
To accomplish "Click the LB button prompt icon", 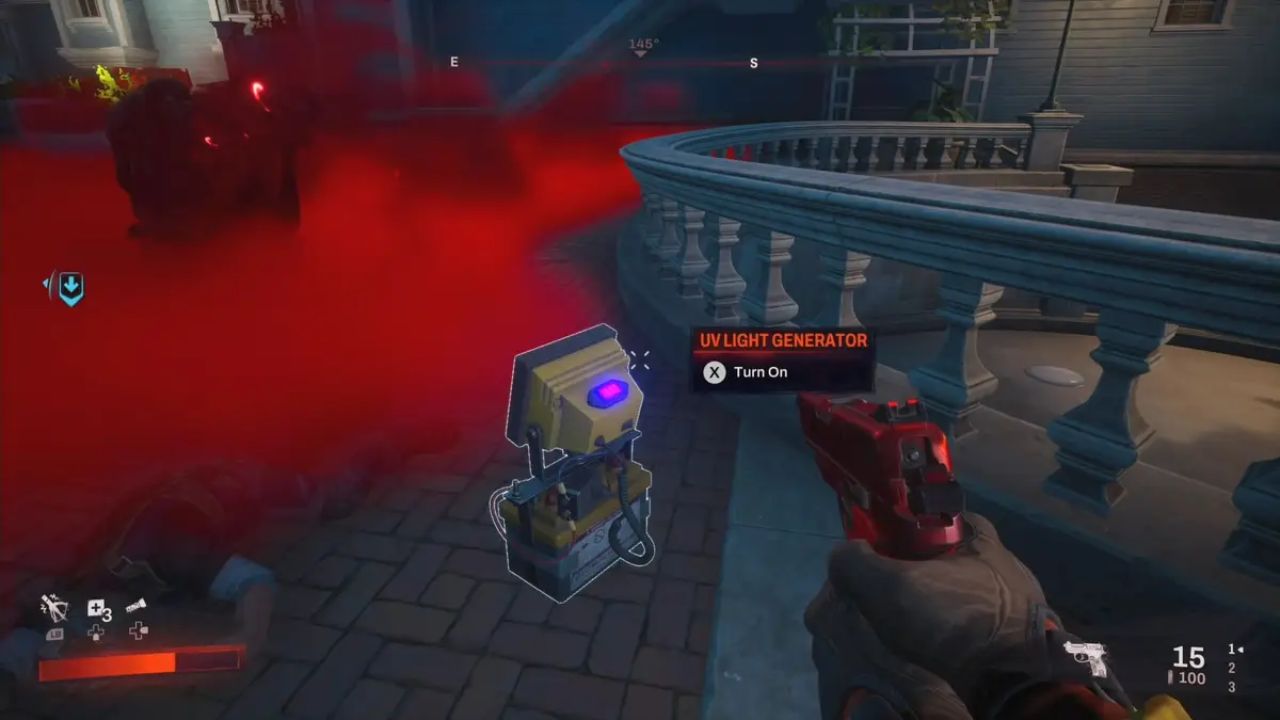I will click(x=56, y=634).
